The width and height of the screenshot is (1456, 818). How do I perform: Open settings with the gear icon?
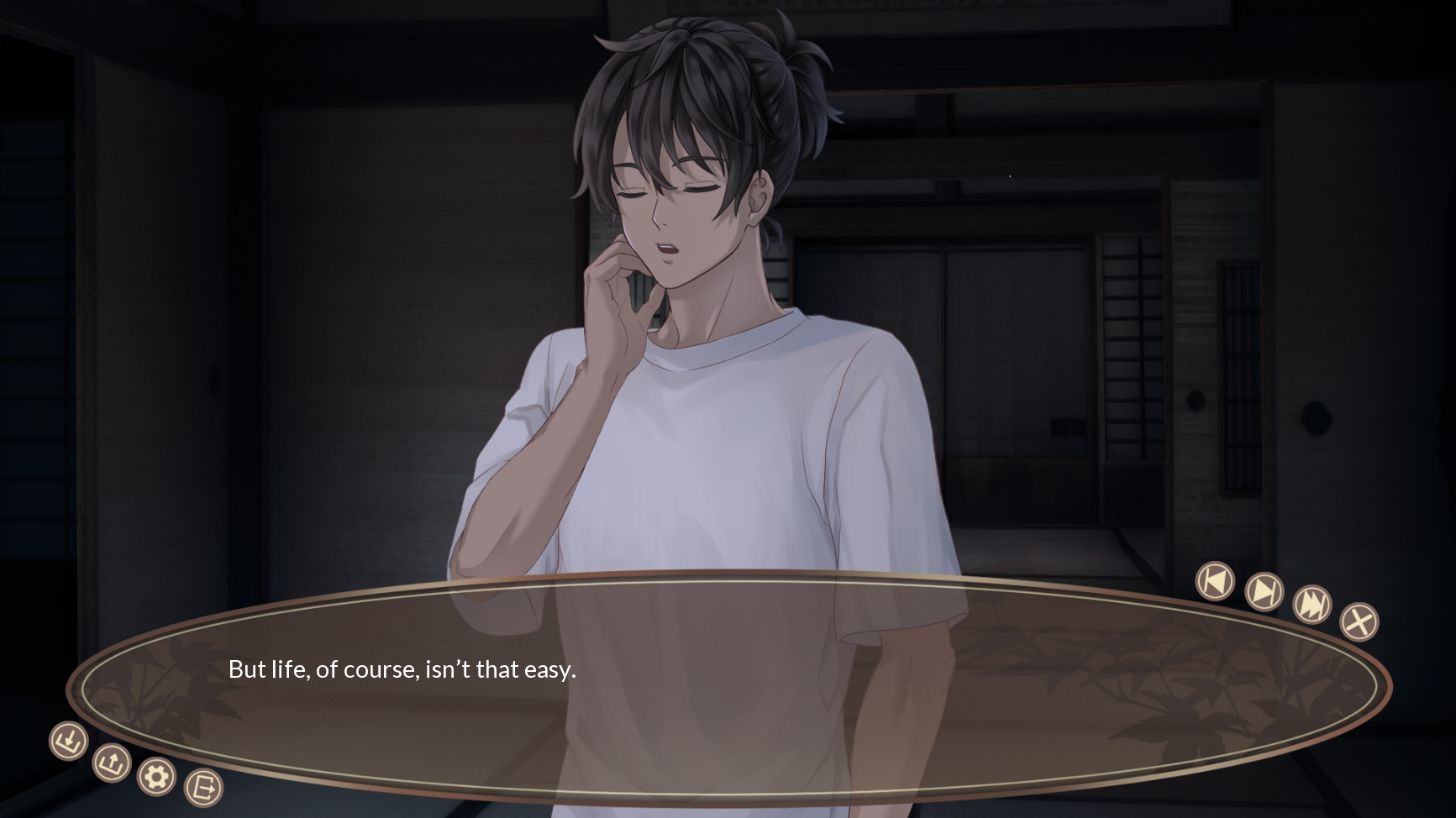pyautogui.click(x=156, y=777)
